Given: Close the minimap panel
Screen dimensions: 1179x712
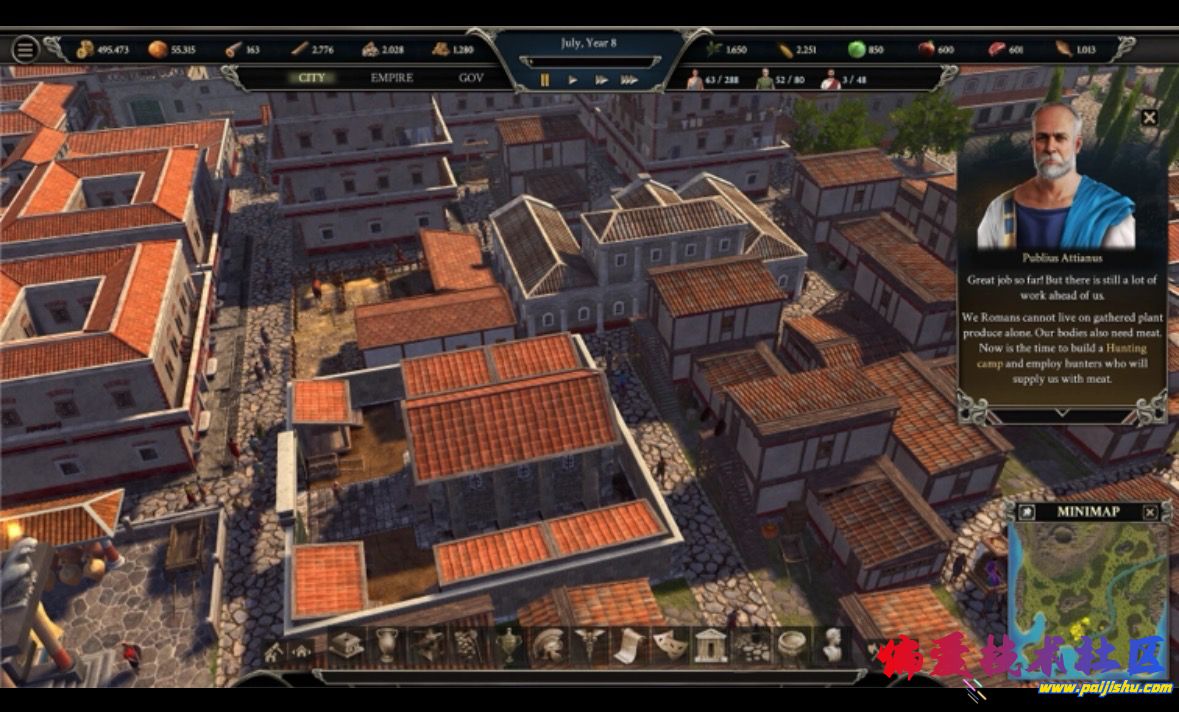Looking at the screenshot, I should [1150, 512].
